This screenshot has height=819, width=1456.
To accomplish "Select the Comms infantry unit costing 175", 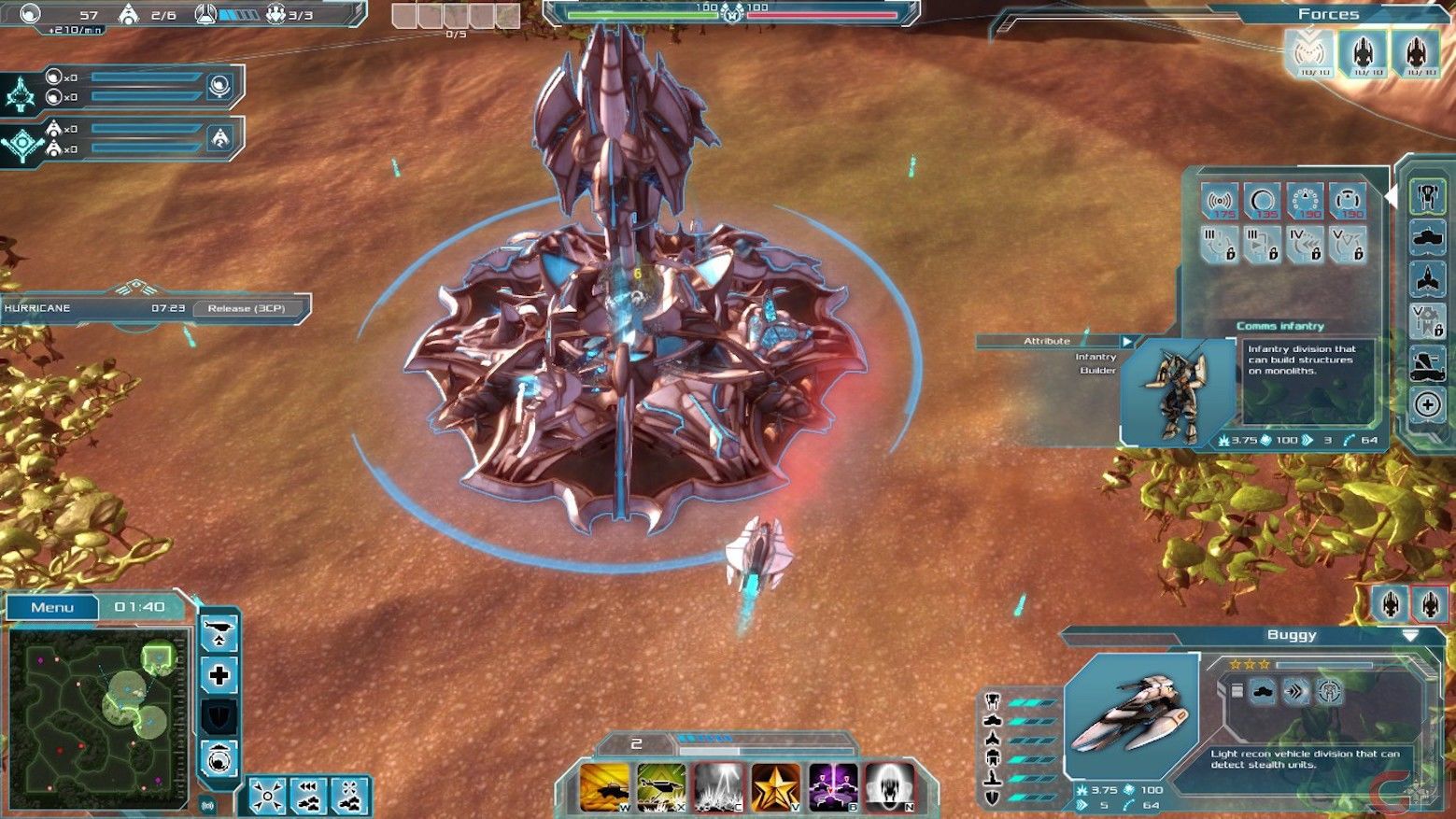I will pyautogui.click(x=1219, y=202).
